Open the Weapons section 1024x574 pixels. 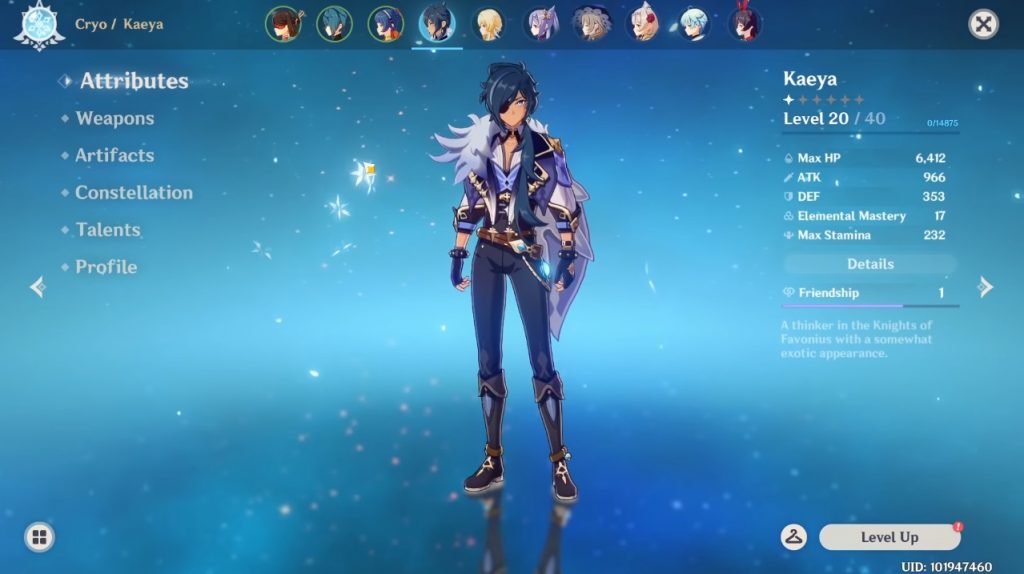pos(114,119)
